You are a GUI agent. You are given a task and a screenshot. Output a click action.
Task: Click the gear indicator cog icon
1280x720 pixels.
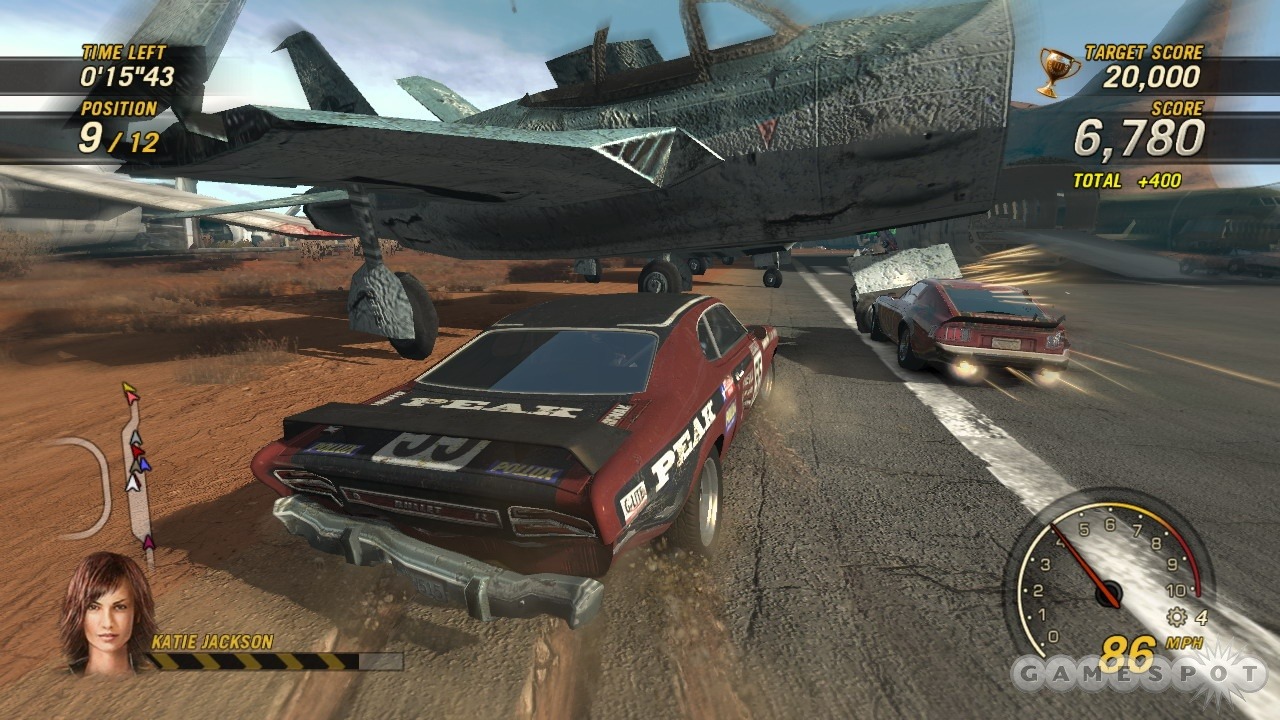click(x=1176, y=617)
